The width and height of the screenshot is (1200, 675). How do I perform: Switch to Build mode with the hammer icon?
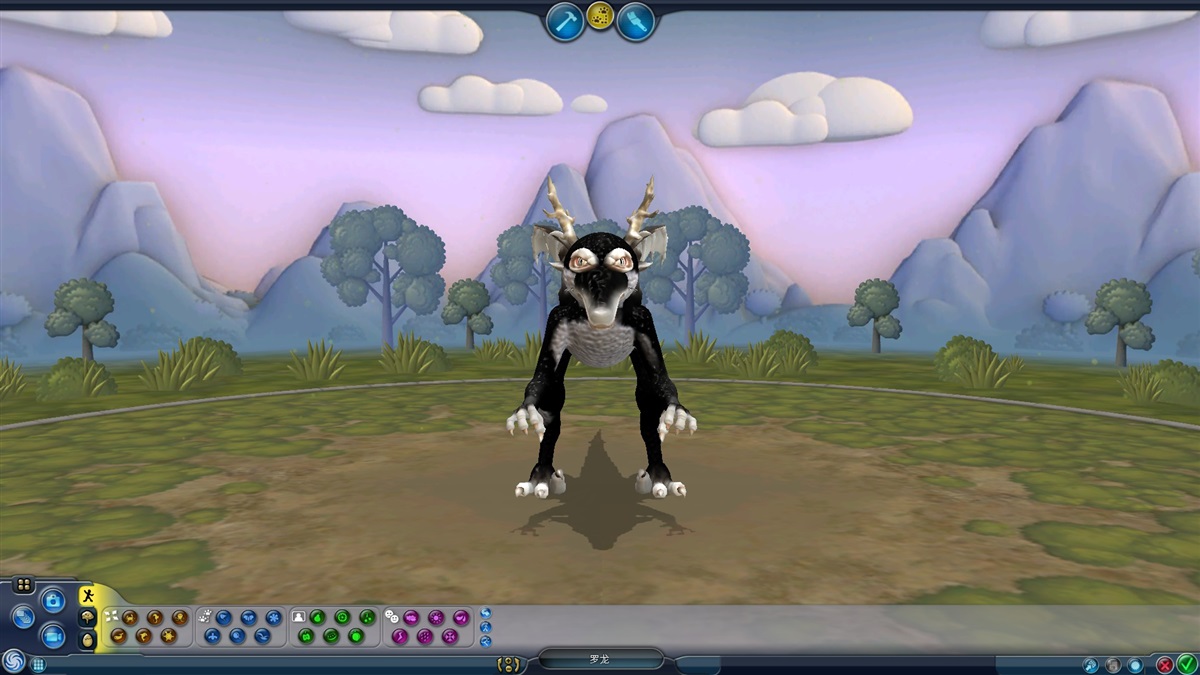click(565, 21)
